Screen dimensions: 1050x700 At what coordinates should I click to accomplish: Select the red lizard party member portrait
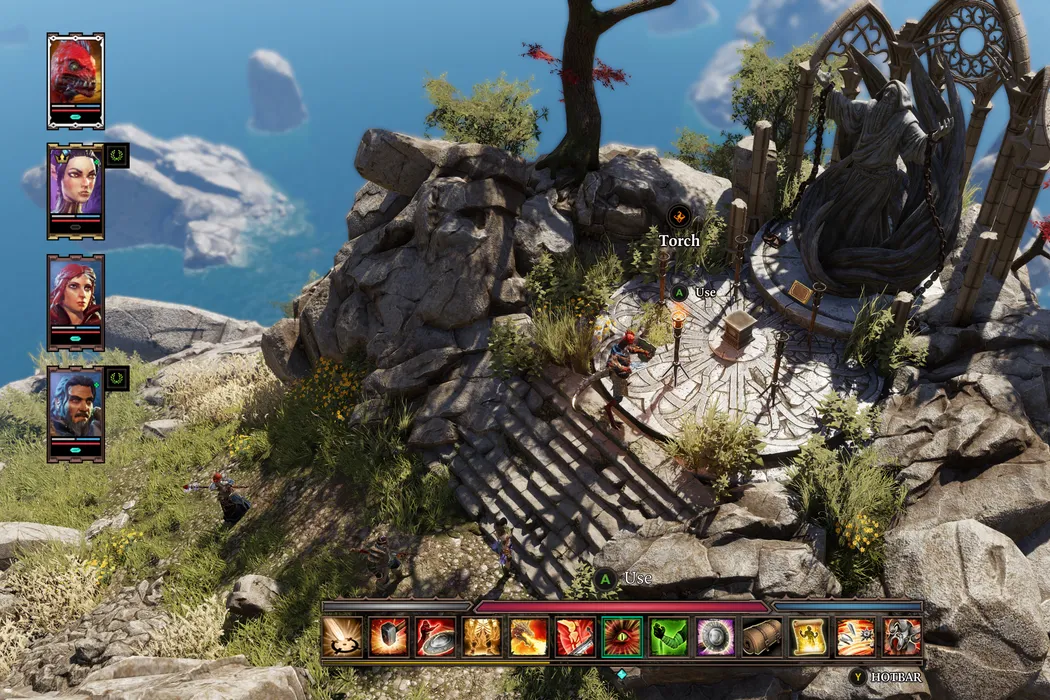click(x=75, y=74)
